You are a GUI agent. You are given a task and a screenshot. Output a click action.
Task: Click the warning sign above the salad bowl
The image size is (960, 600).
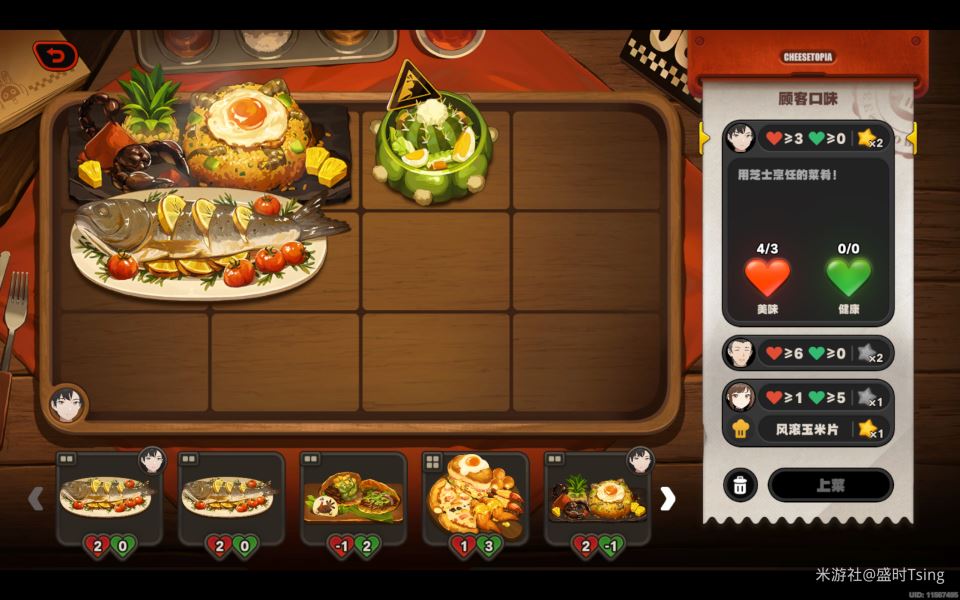tap(409, 86)
